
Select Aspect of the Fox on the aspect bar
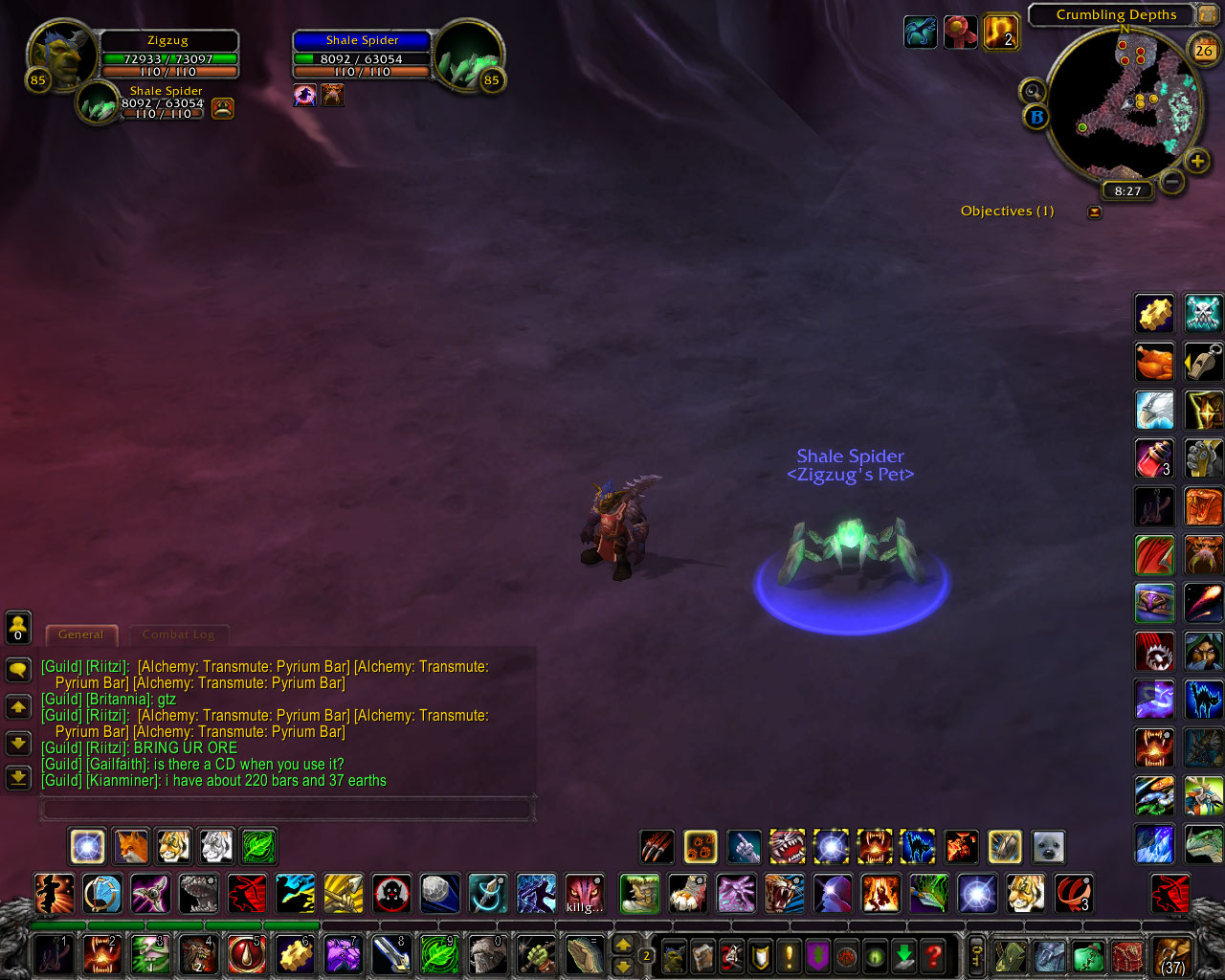coord(130,846)
